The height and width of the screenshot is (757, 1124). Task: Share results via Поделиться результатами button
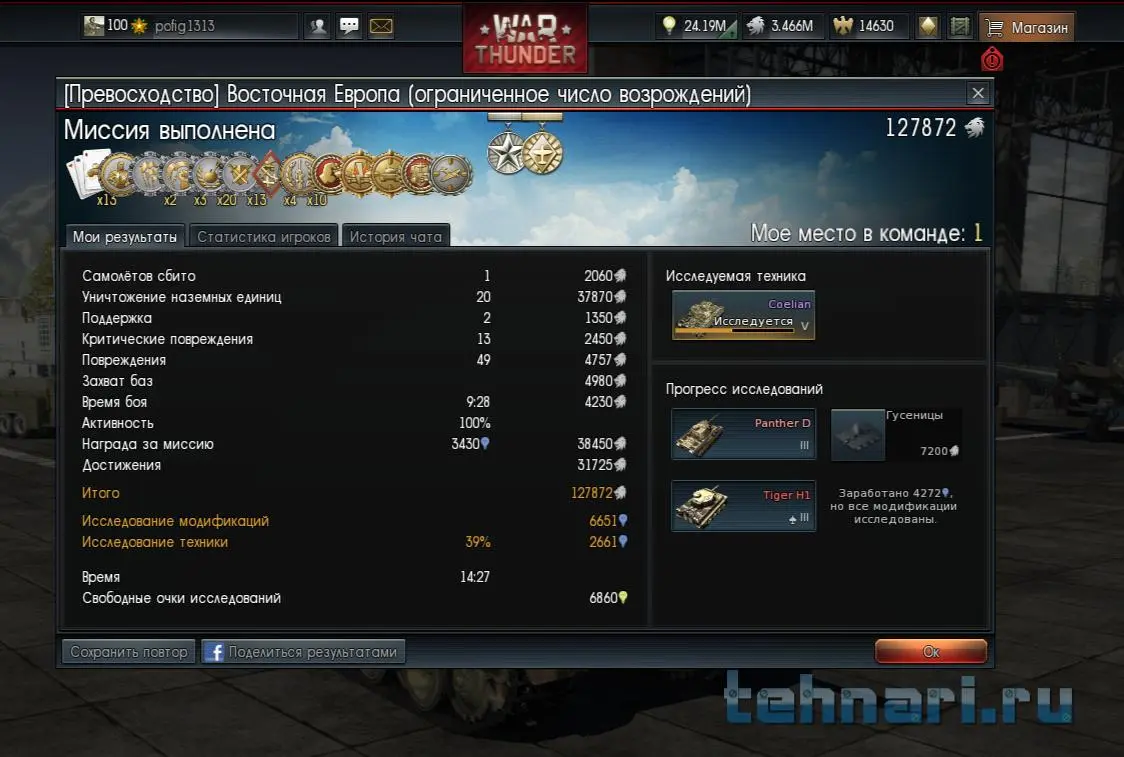click(x=303, y=652)
